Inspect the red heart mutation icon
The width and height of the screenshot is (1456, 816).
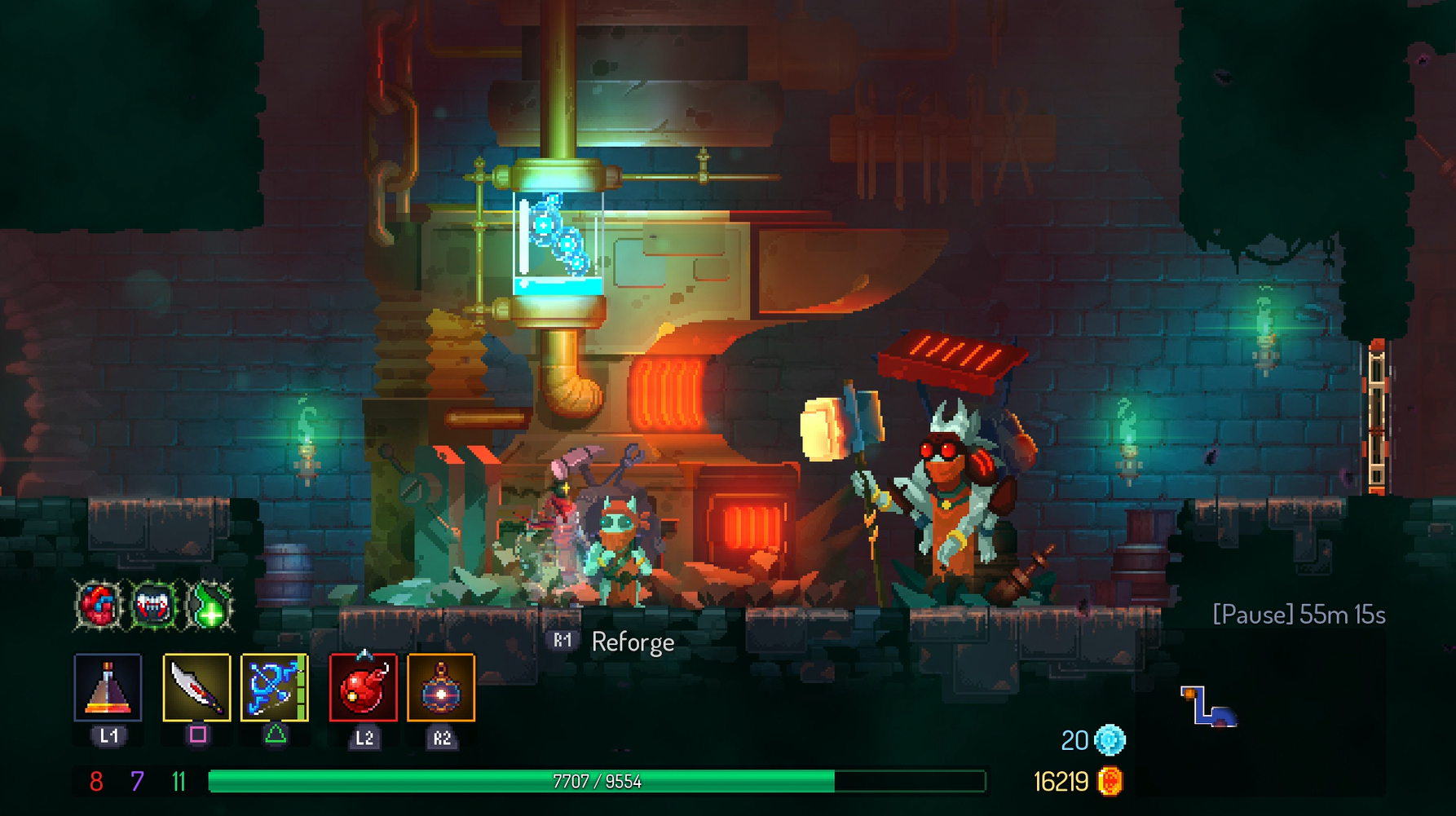pos(99,606)
